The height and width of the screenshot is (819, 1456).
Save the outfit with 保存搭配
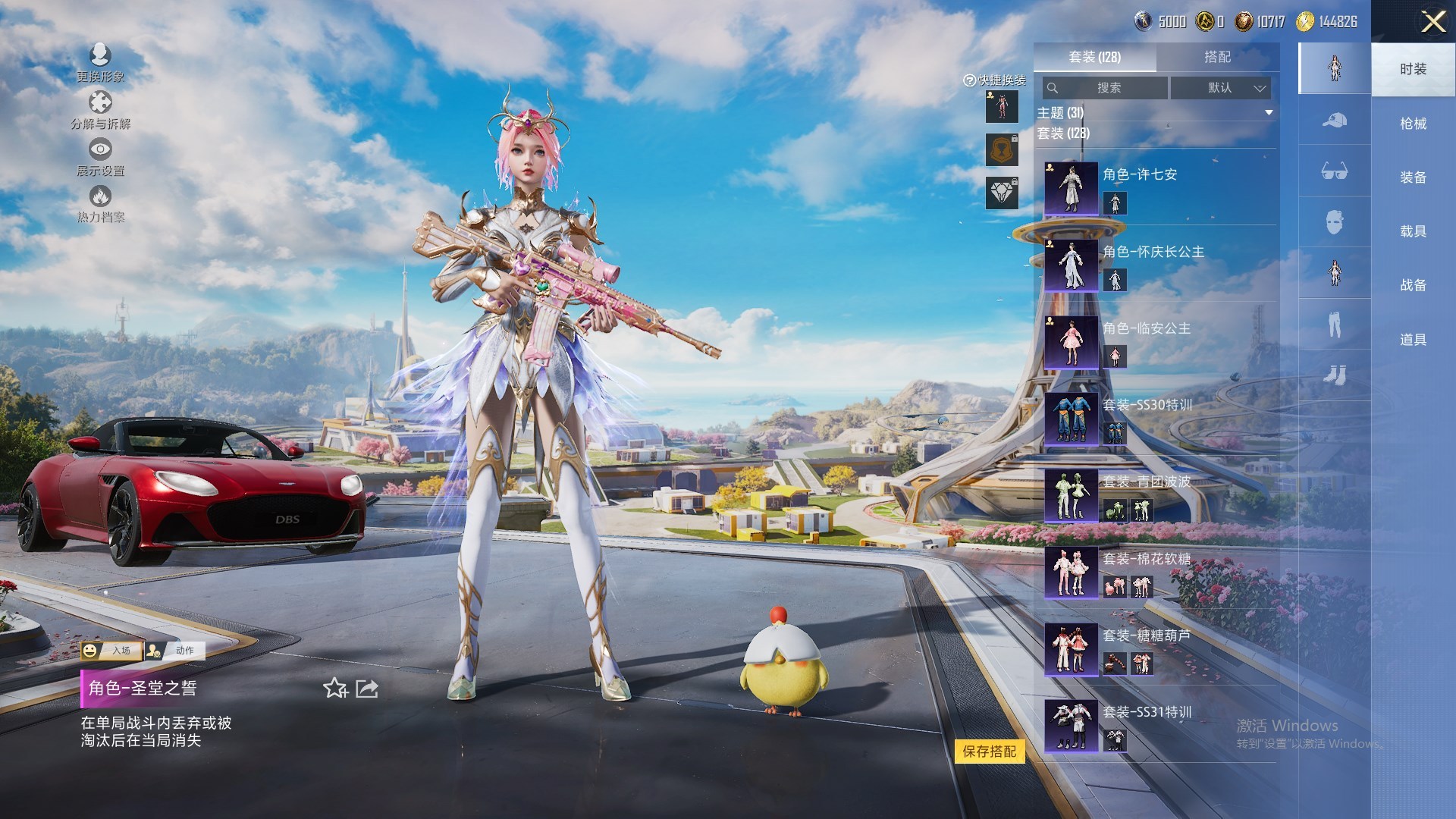989,752
